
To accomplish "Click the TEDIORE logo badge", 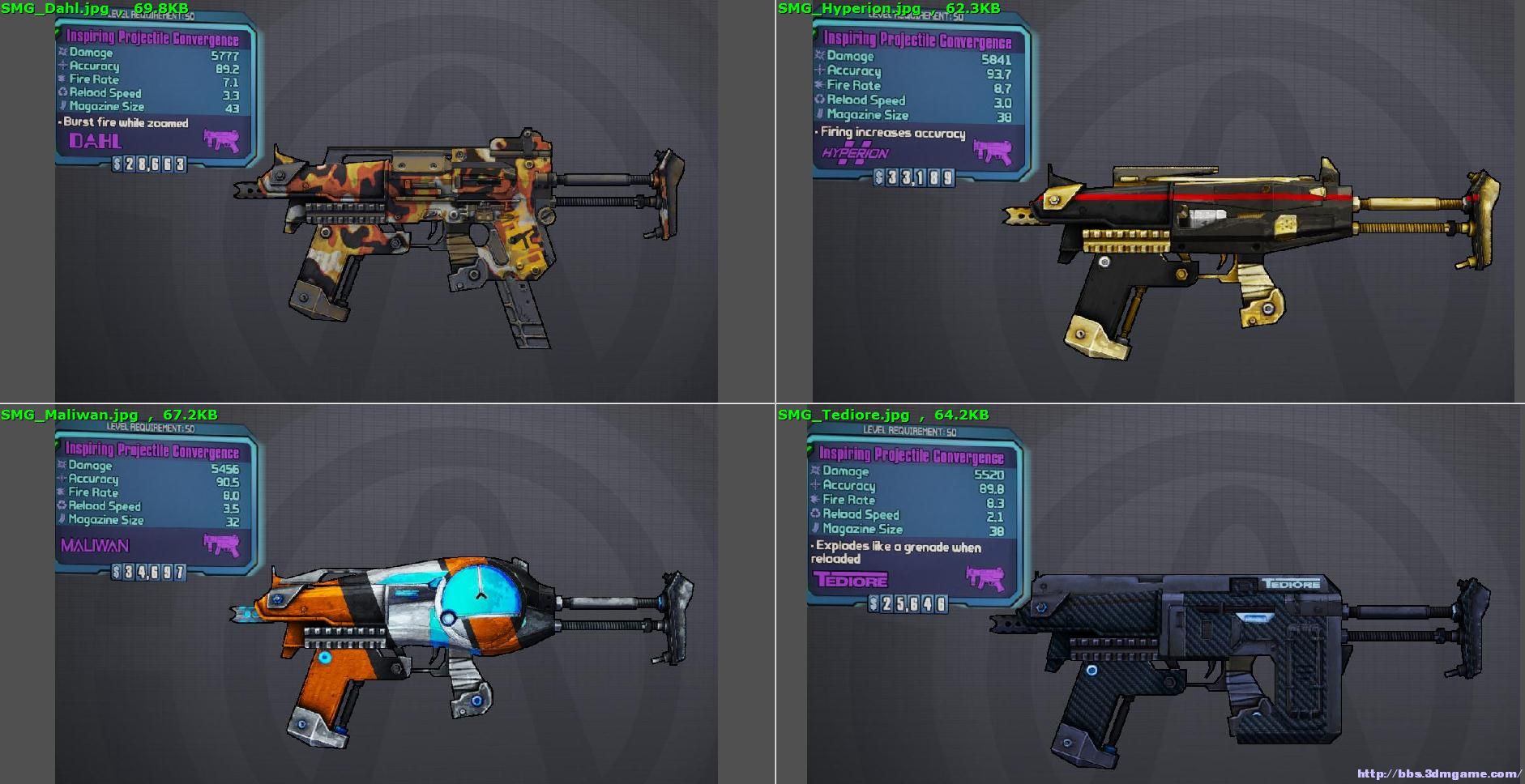I will tap(850, 580).
